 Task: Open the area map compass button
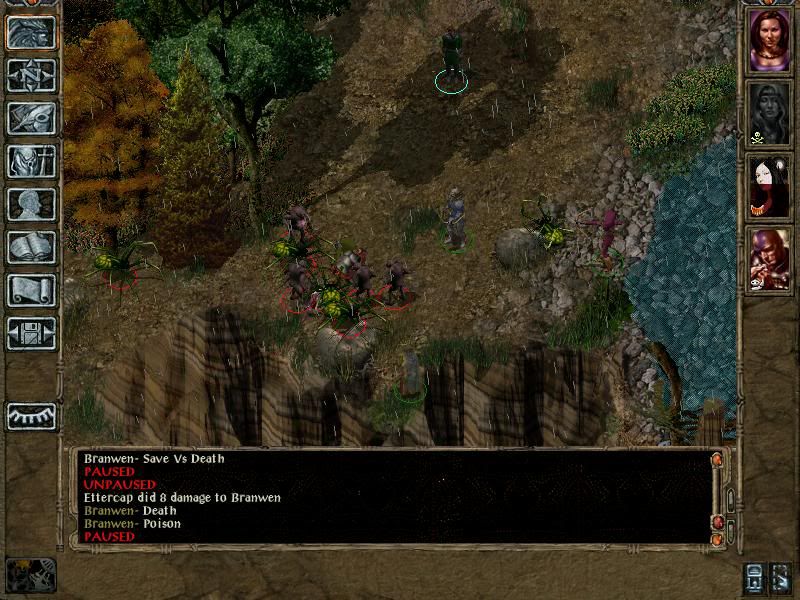point(31,75)
